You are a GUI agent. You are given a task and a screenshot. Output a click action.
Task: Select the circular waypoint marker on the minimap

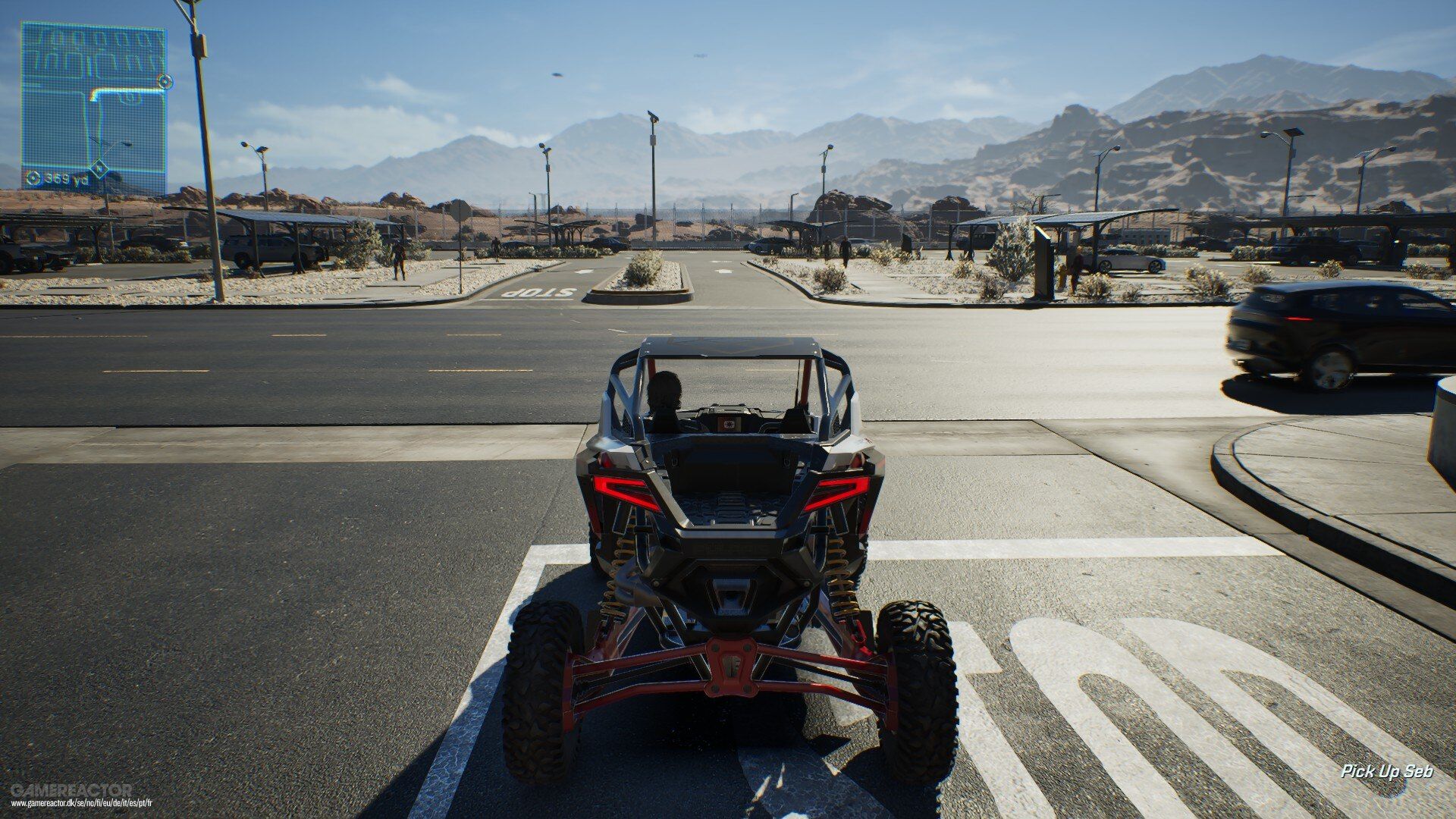coord(165,80)
